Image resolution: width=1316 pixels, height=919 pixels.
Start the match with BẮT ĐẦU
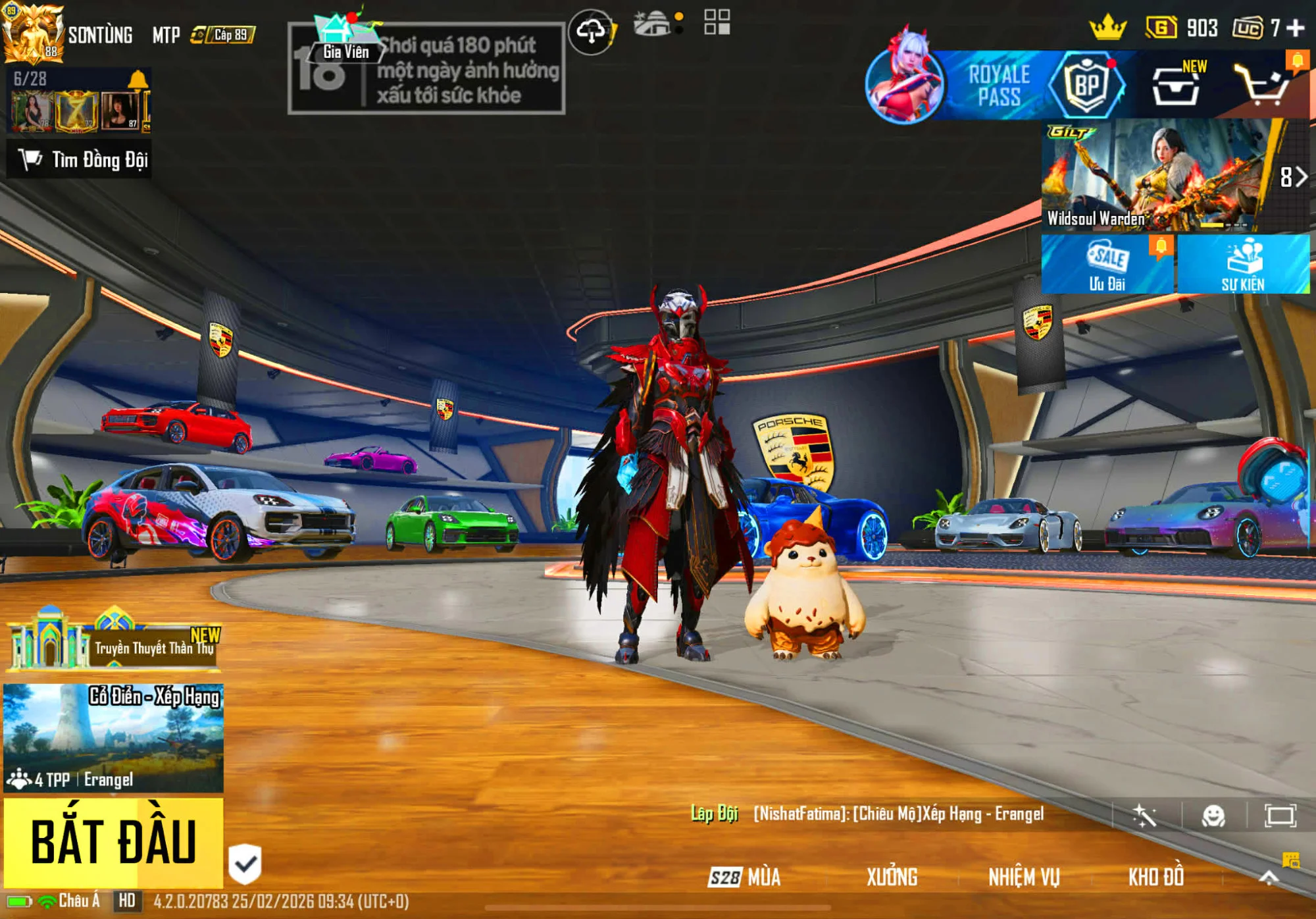click(113, 842)
